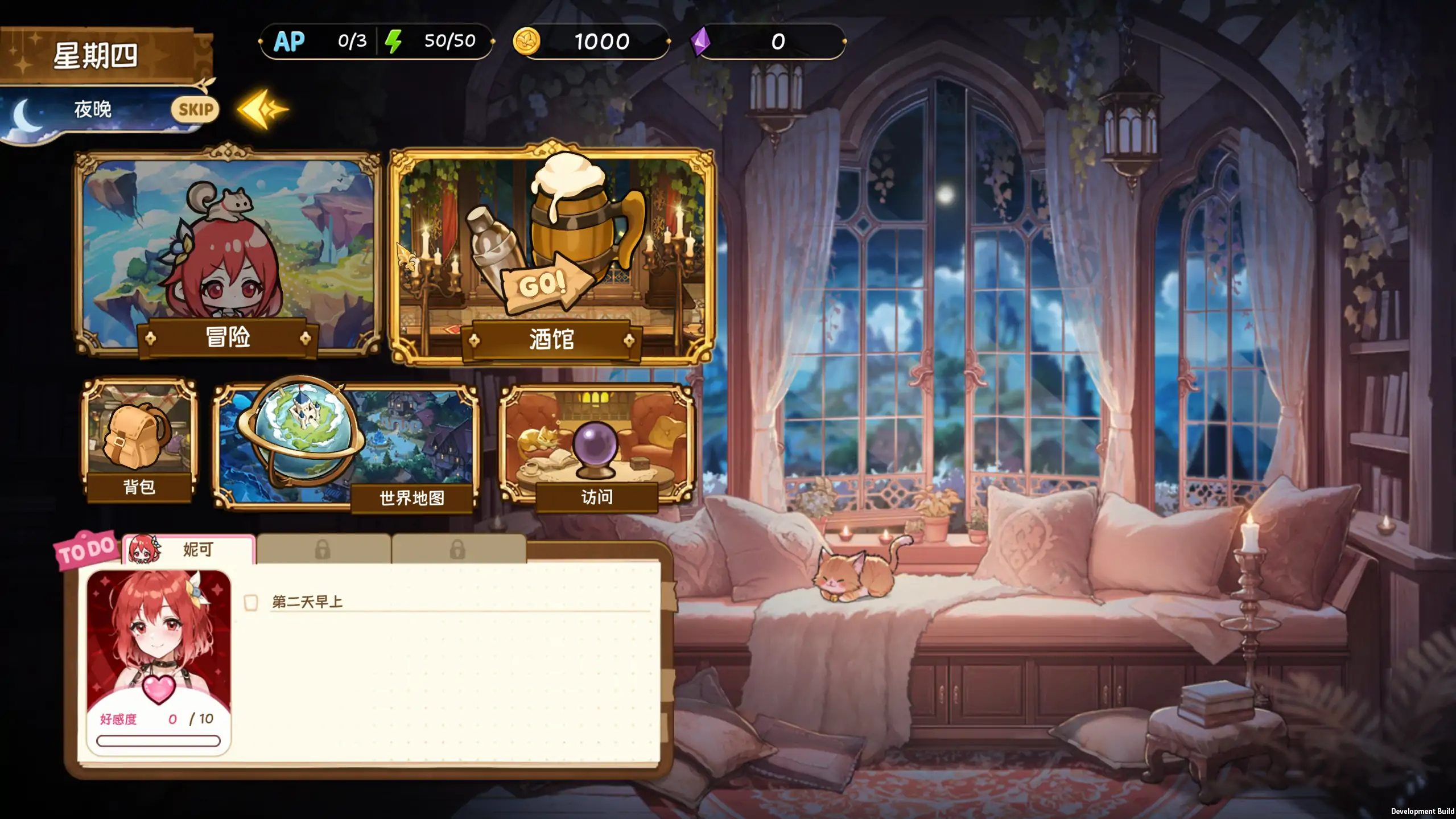
Task: Click the SKIP button
Action: click(x=195, y=109)
